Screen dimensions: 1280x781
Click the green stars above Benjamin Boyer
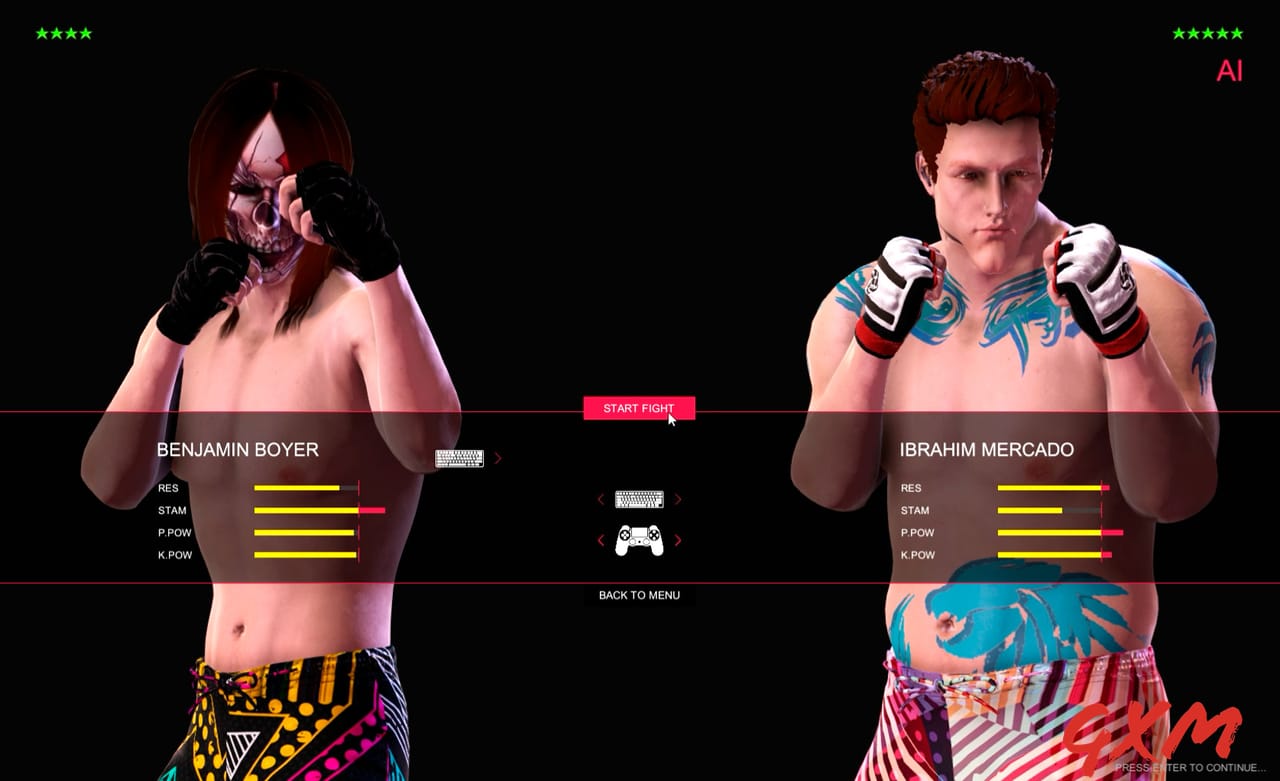coord(63,32)
